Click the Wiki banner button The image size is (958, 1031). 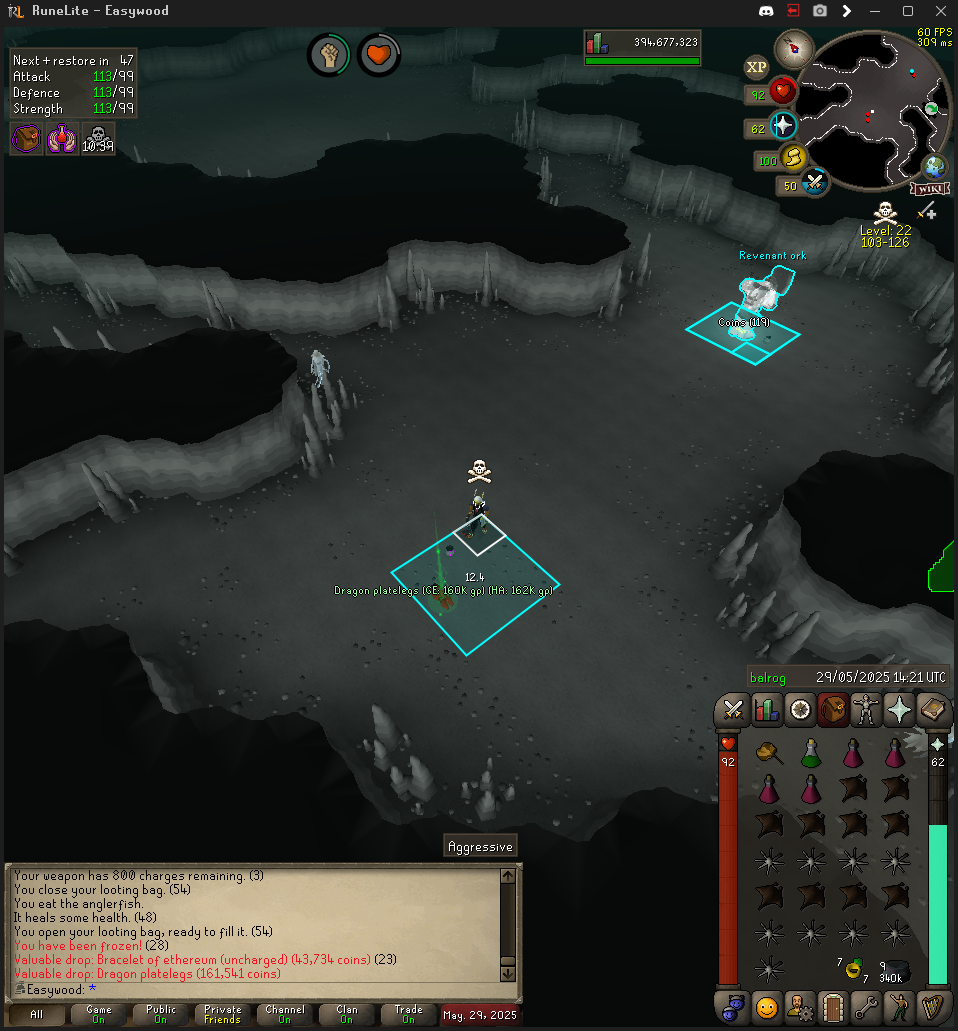(x=931, y=188)
